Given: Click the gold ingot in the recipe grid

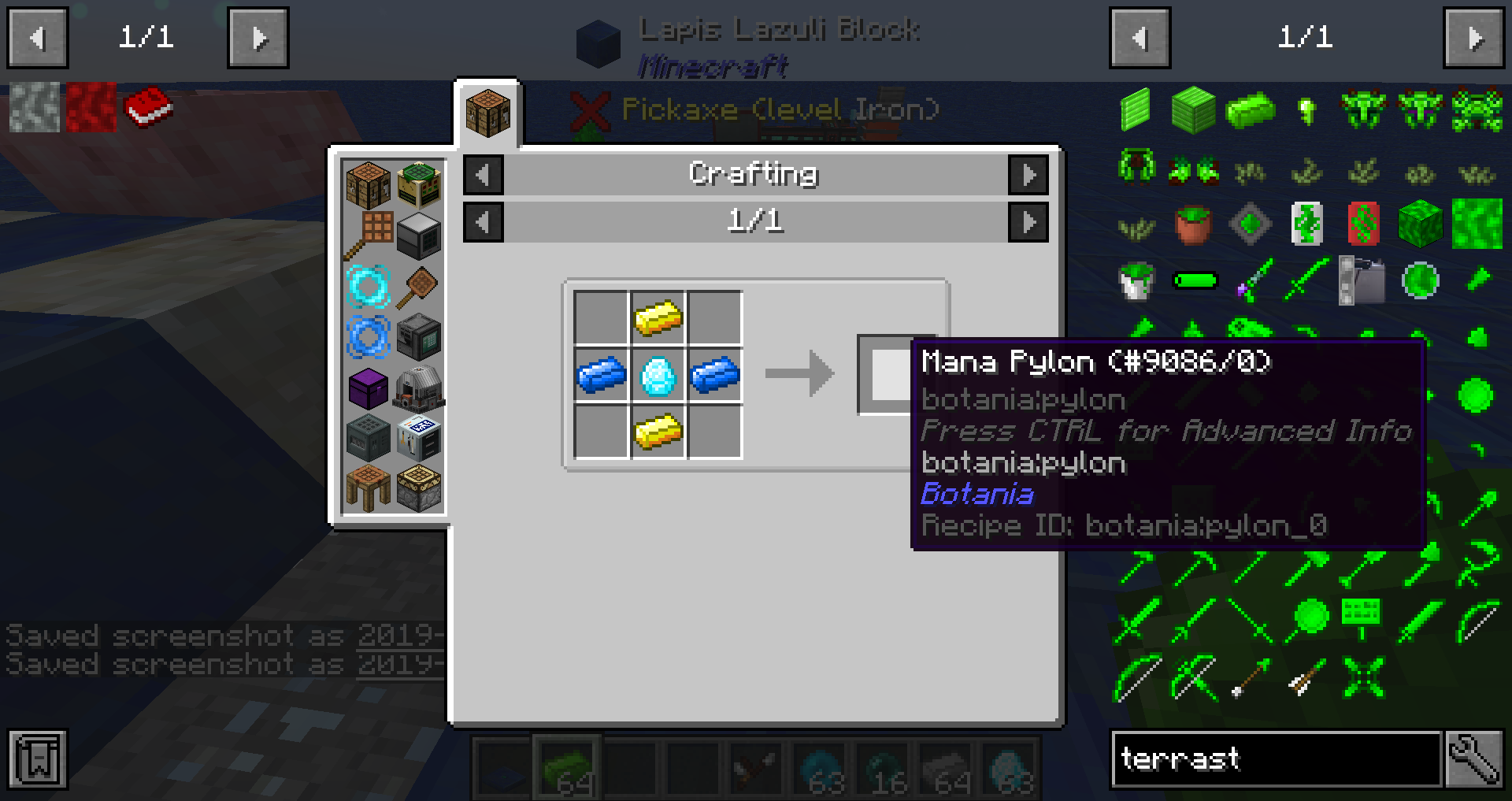Looking at the screenshot, I should (659, 319).
